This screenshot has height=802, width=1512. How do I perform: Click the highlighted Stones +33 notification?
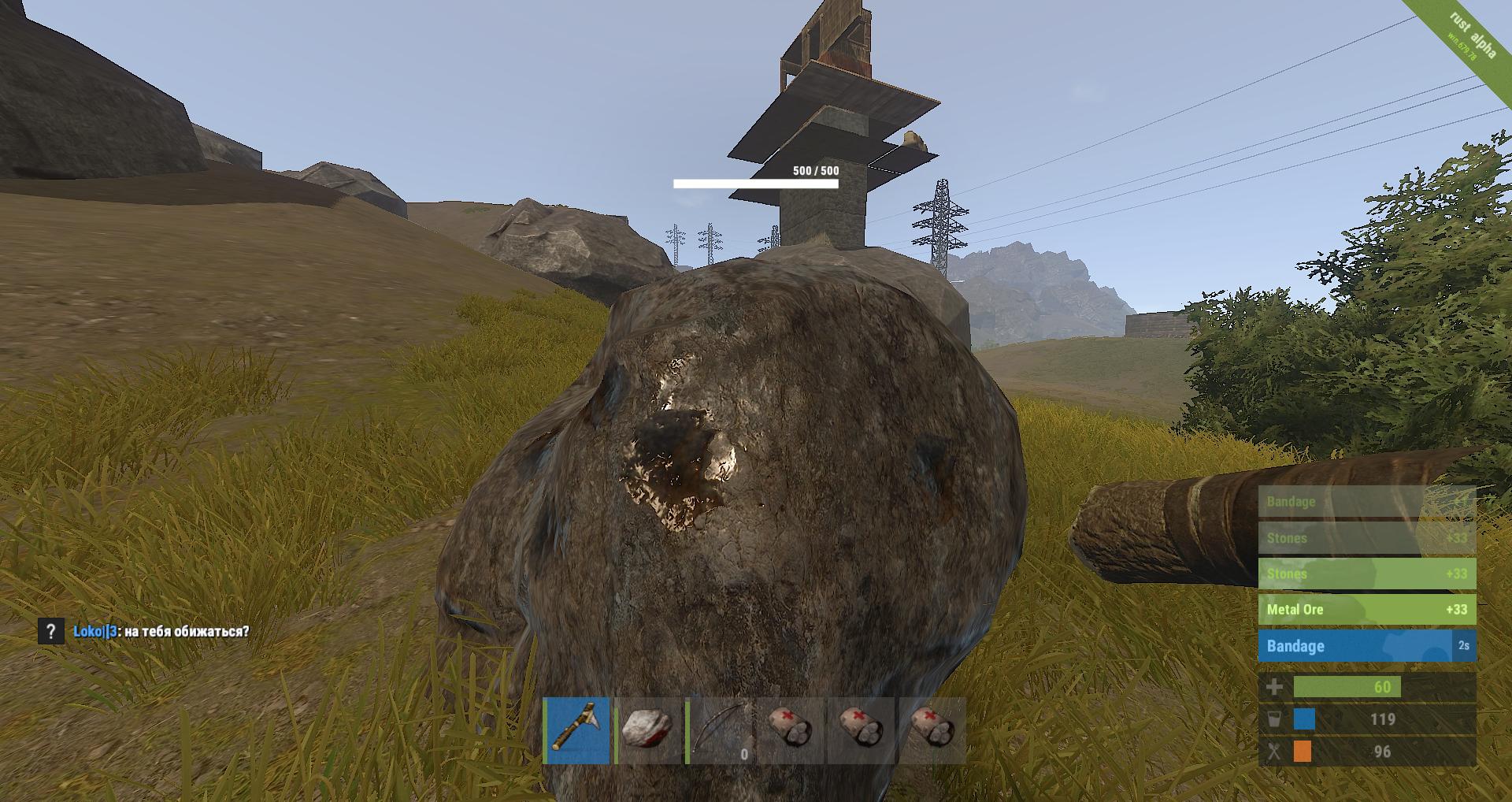coord(1366,574)
